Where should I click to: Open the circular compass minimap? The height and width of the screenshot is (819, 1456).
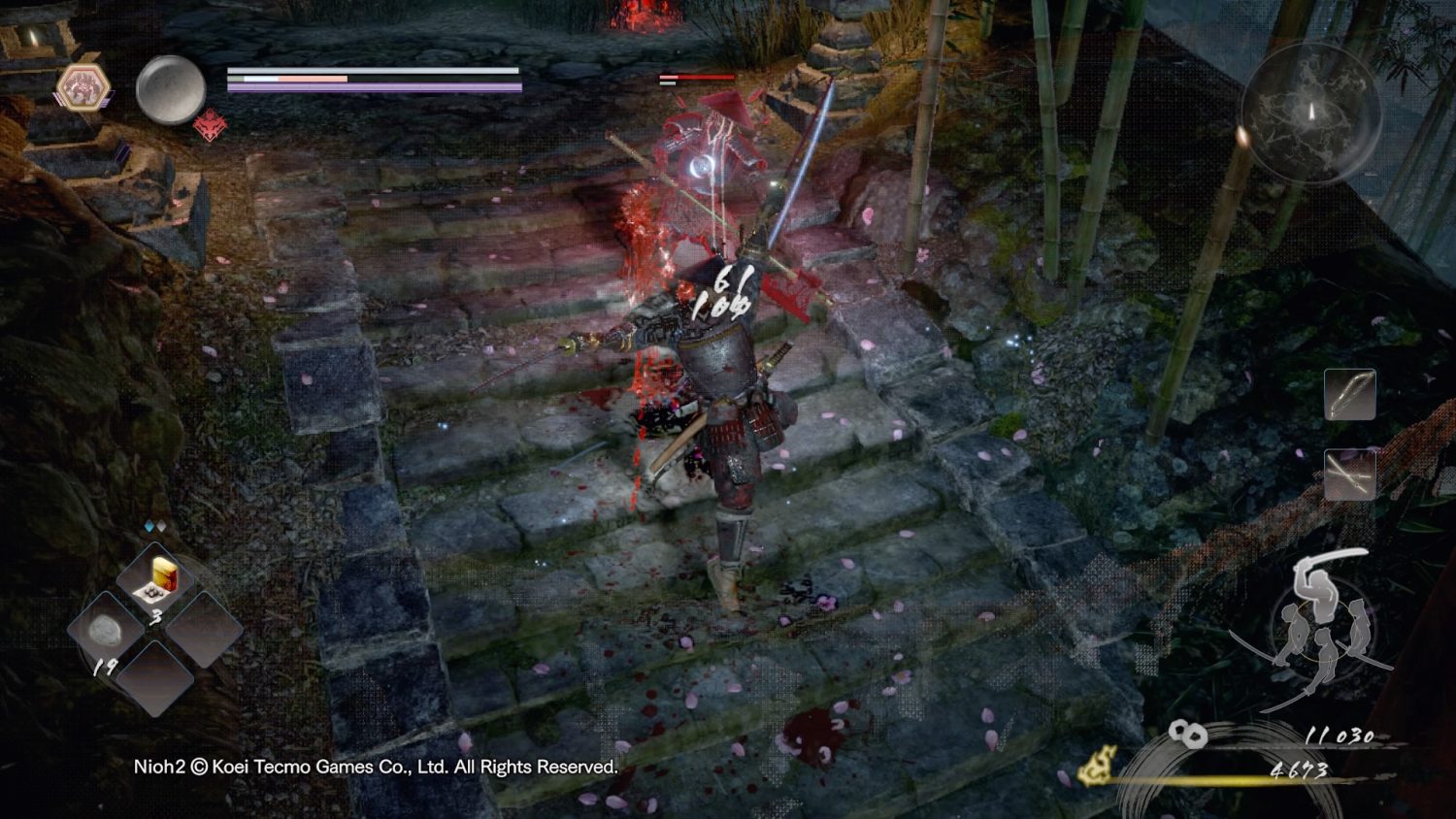tap(1310, 113)
